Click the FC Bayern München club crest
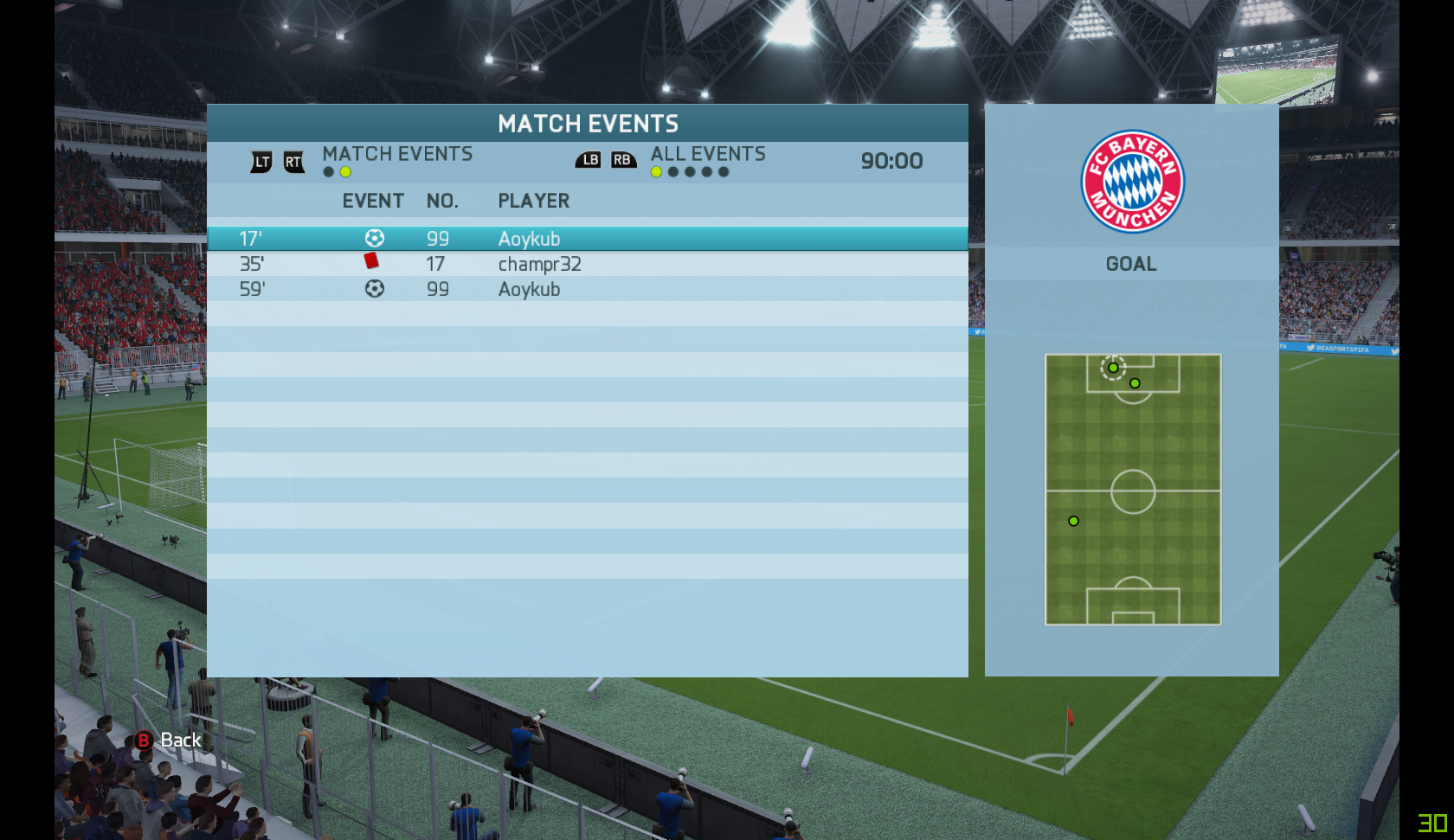 click(1132, 182)
